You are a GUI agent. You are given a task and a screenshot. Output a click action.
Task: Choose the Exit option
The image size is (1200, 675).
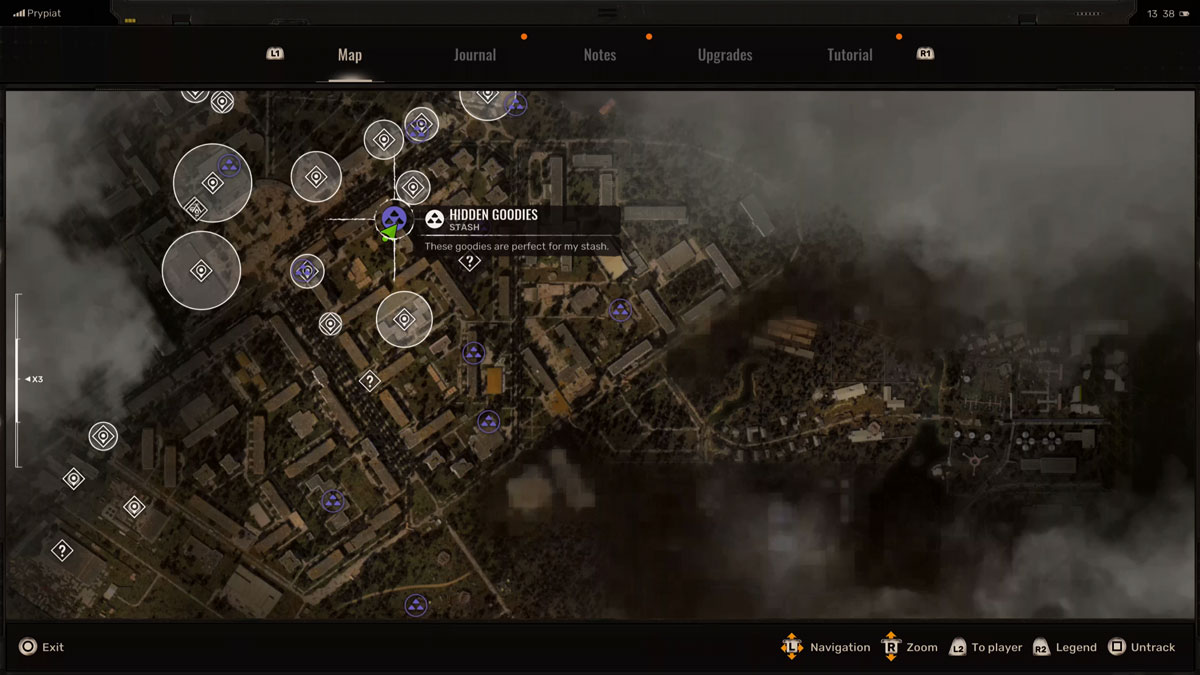[x=42, y=647]
